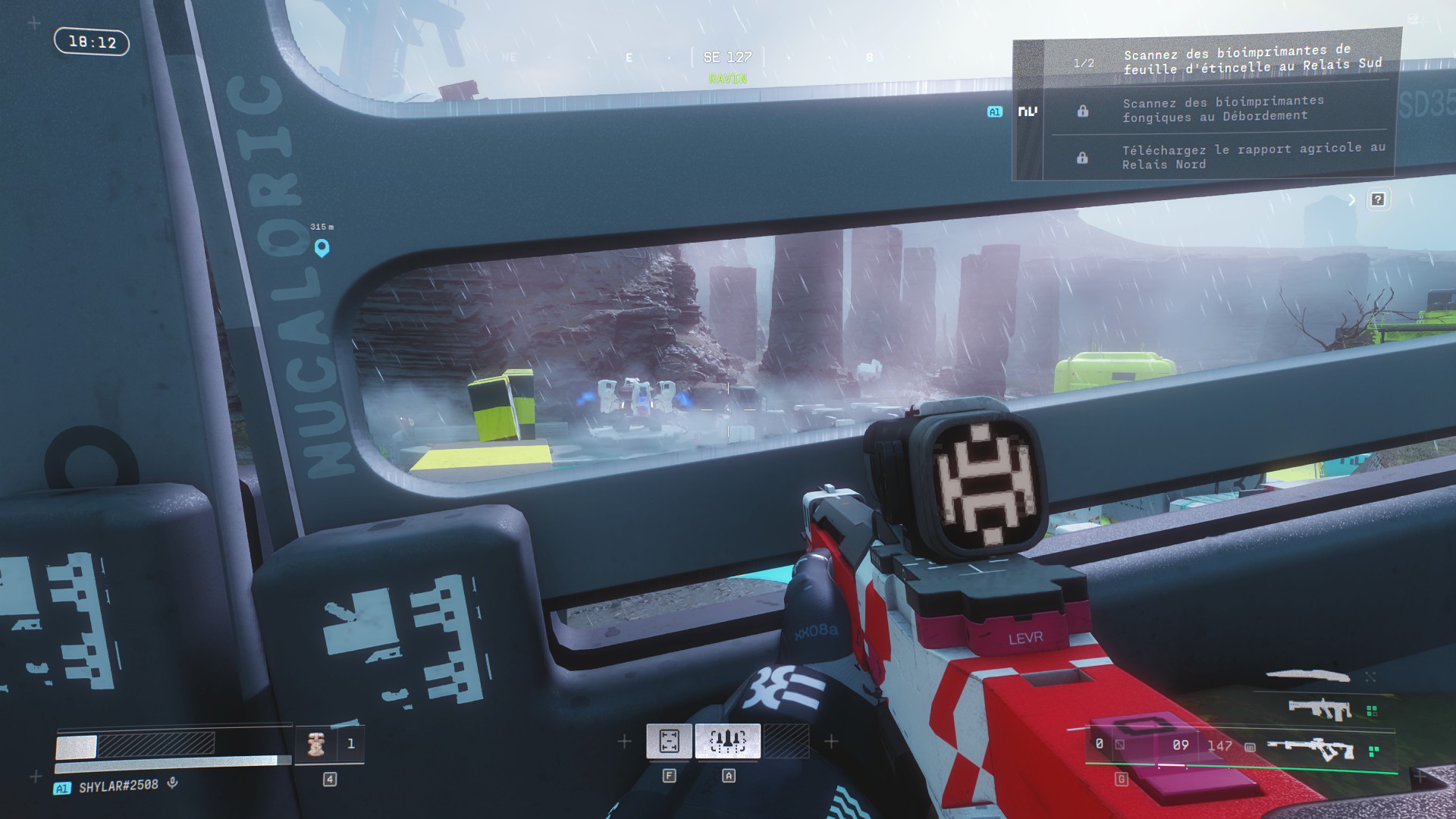Switch to the middle weapon in the weapon list
Image resolution: width=1456 pixels, height=819 pixels.
1320,710
